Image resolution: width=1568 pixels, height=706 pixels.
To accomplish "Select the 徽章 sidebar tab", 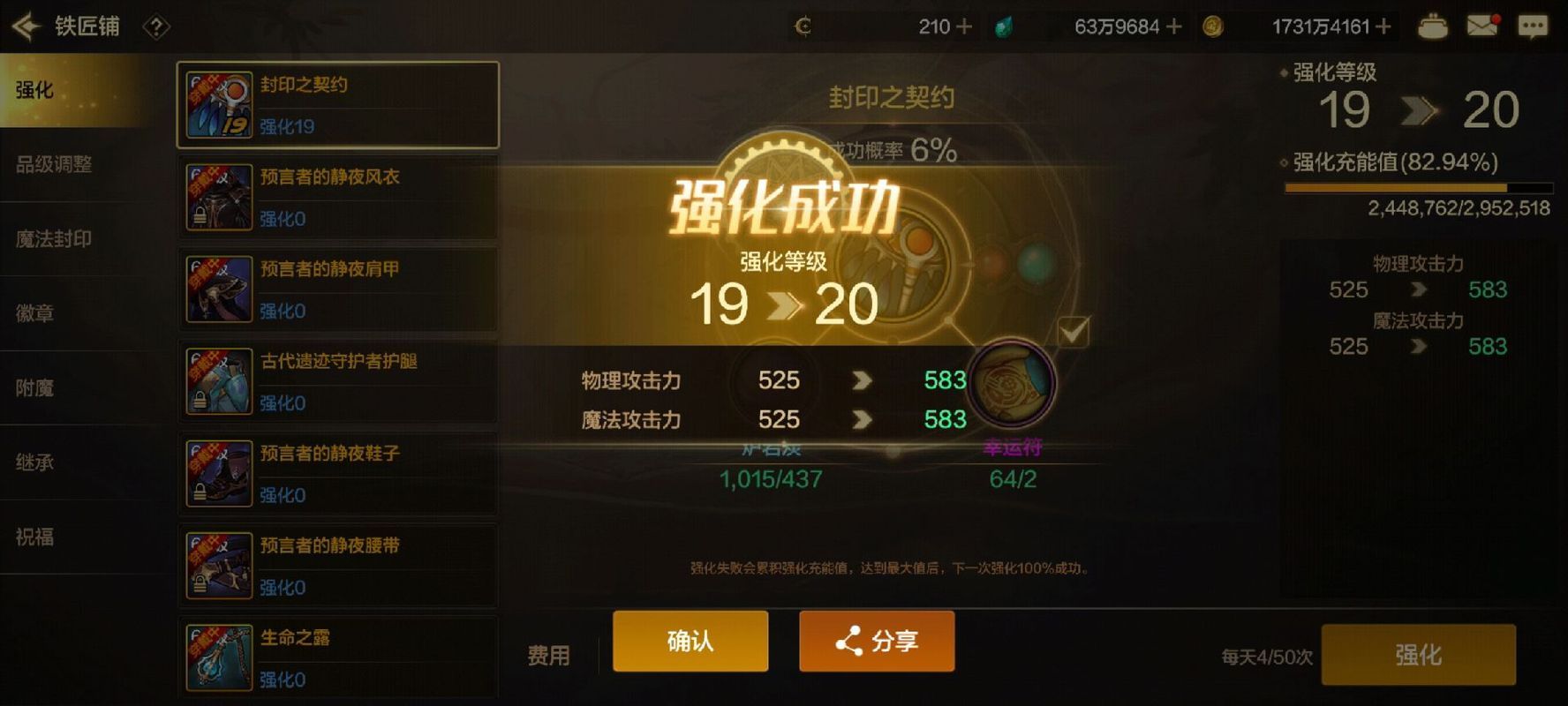I will coord(35,313).
